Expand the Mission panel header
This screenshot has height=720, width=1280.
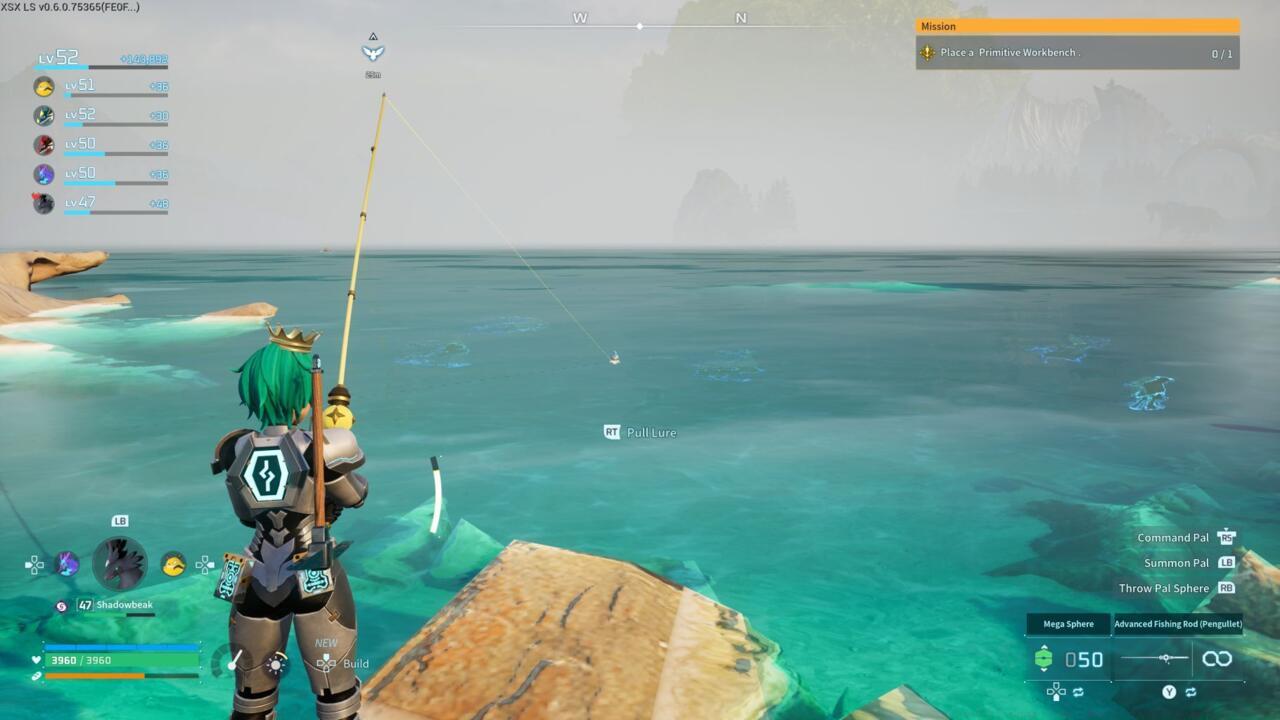1078,26
